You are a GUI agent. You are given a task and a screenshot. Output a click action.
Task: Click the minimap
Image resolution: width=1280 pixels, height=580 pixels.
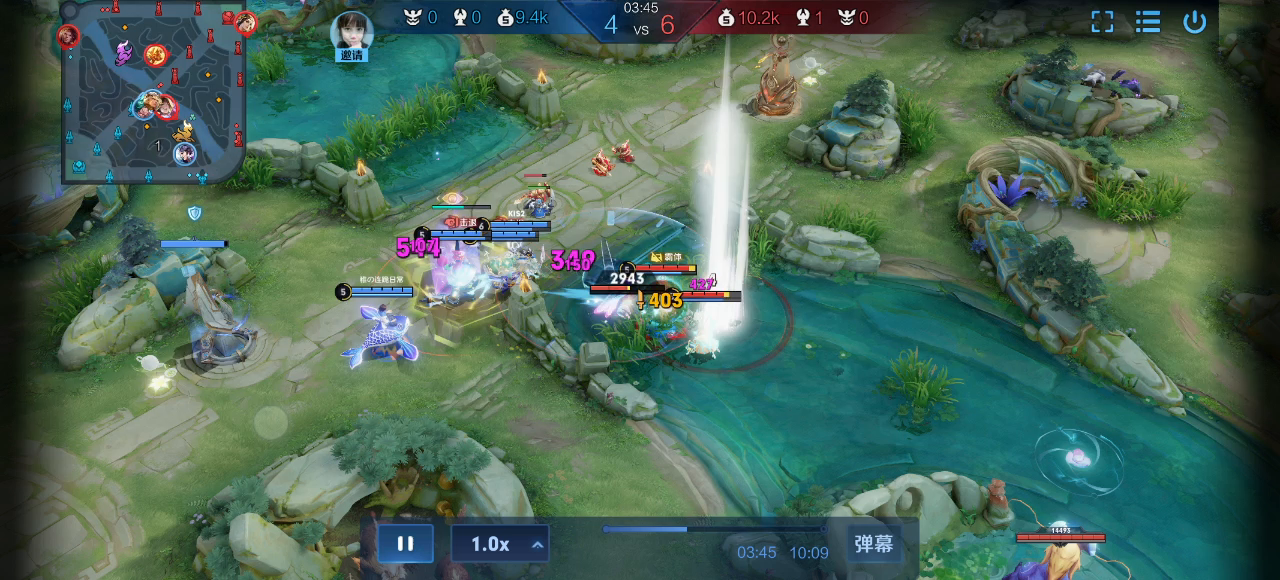tap(153, 93)
